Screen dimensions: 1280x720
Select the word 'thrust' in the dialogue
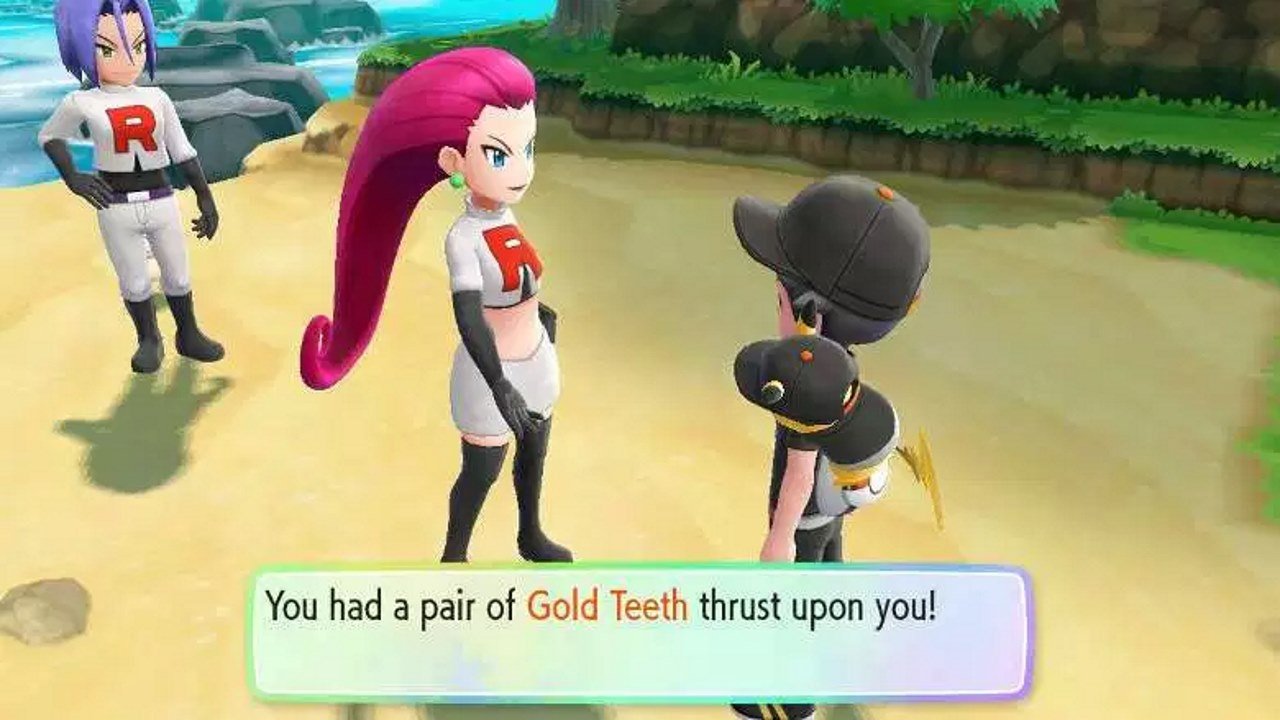coord(738,605)
